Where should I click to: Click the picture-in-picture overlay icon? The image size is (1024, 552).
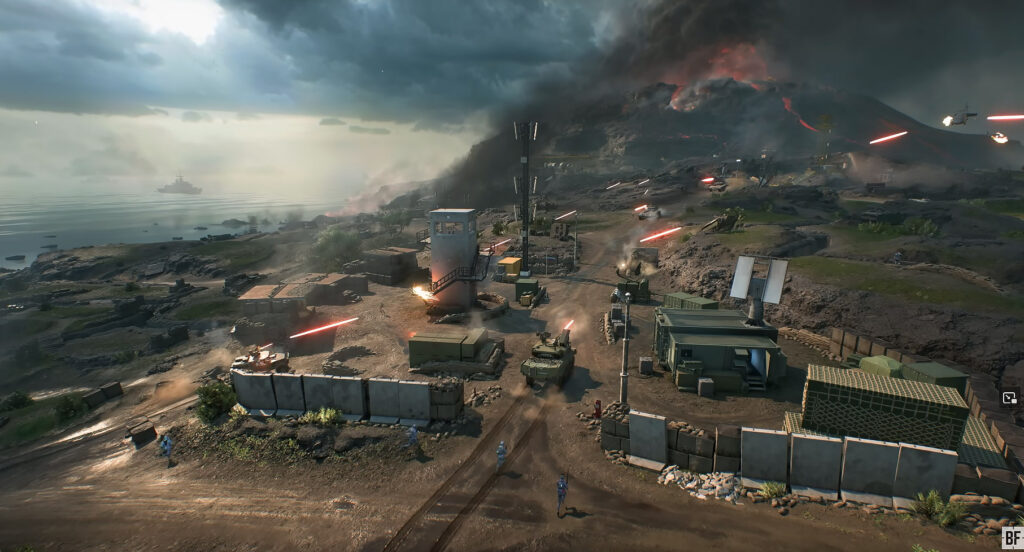coord(1009,397)
